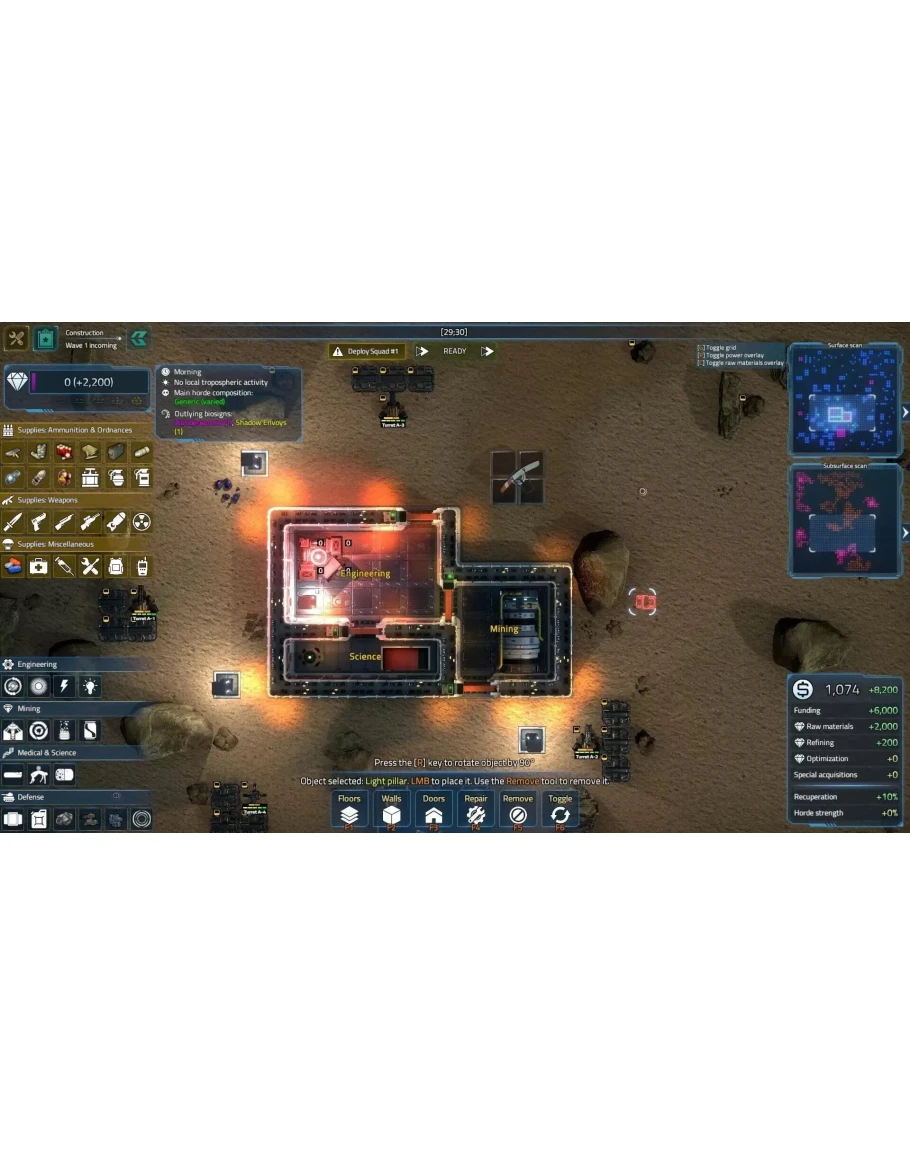910x1155 pixels.
Task: Select the Walls build tool
Action: (391, 809)
